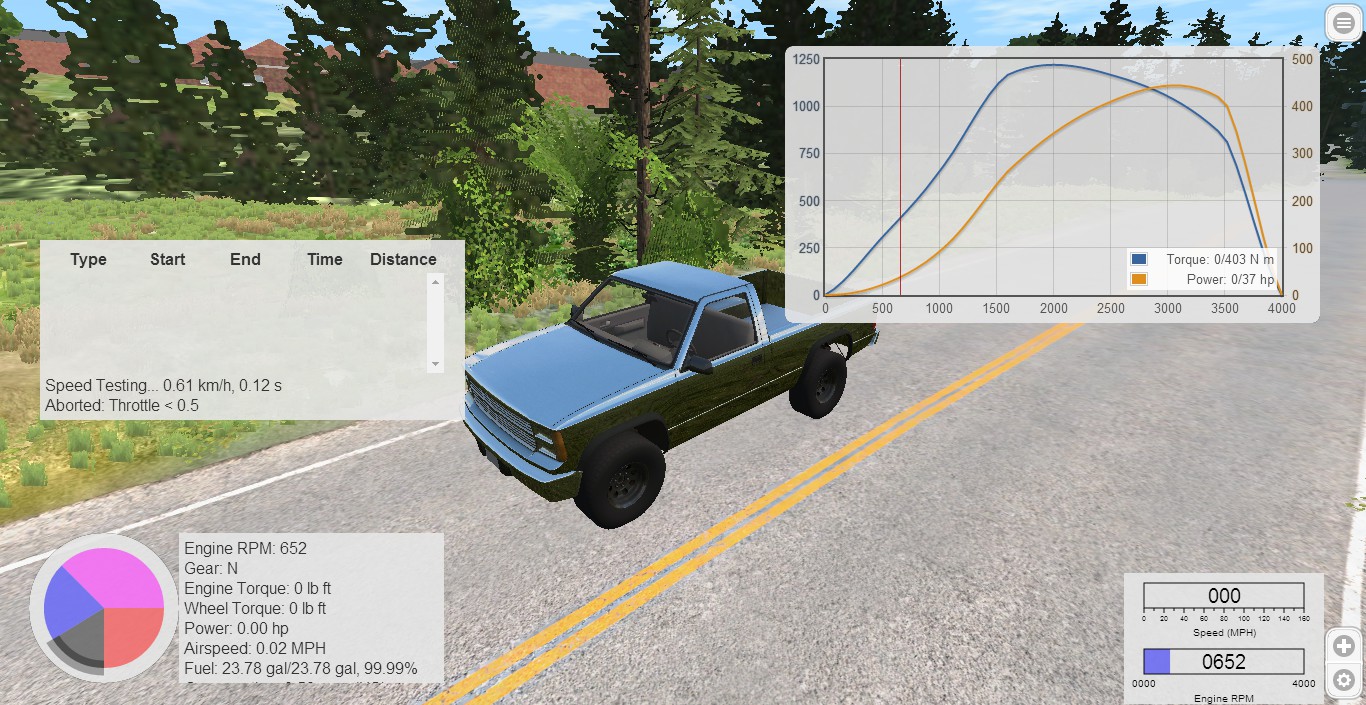The width and height of the screenshot is (1366, 705).
Task: Click the table's scroll-down arrow
Action: 435,363
